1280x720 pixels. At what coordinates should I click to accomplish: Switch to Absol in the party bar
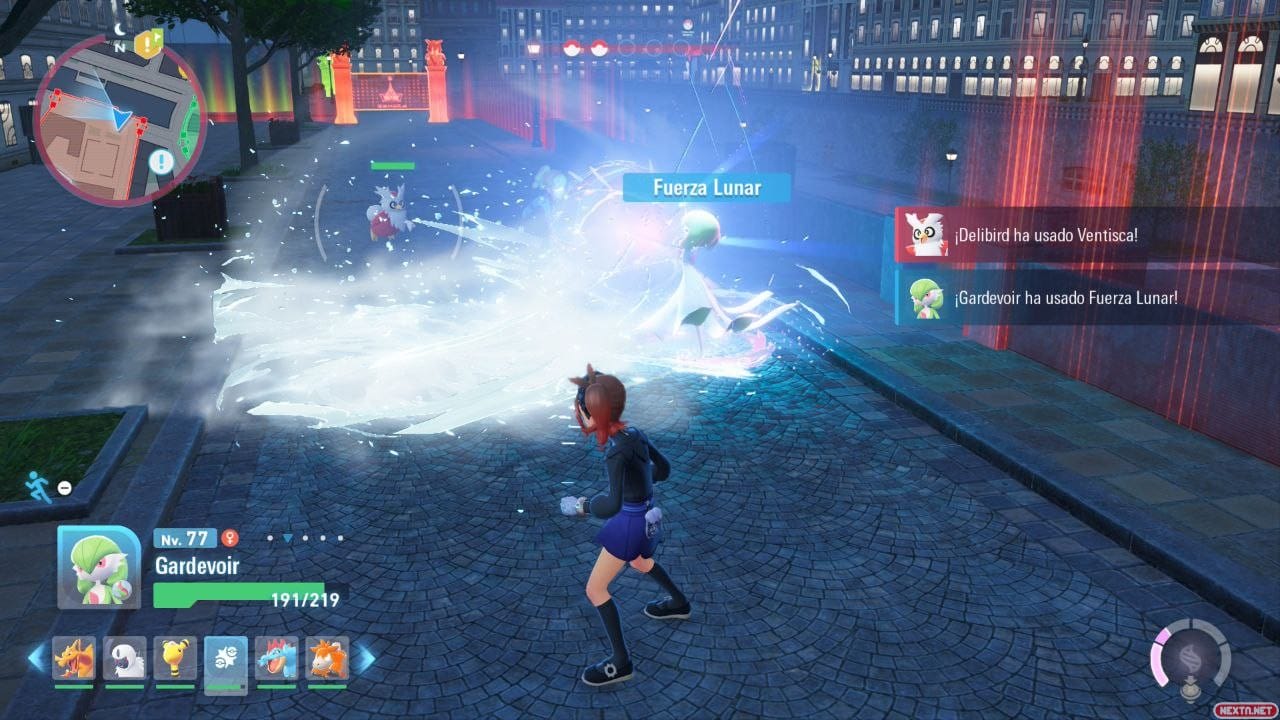click(x=124, y=658)
